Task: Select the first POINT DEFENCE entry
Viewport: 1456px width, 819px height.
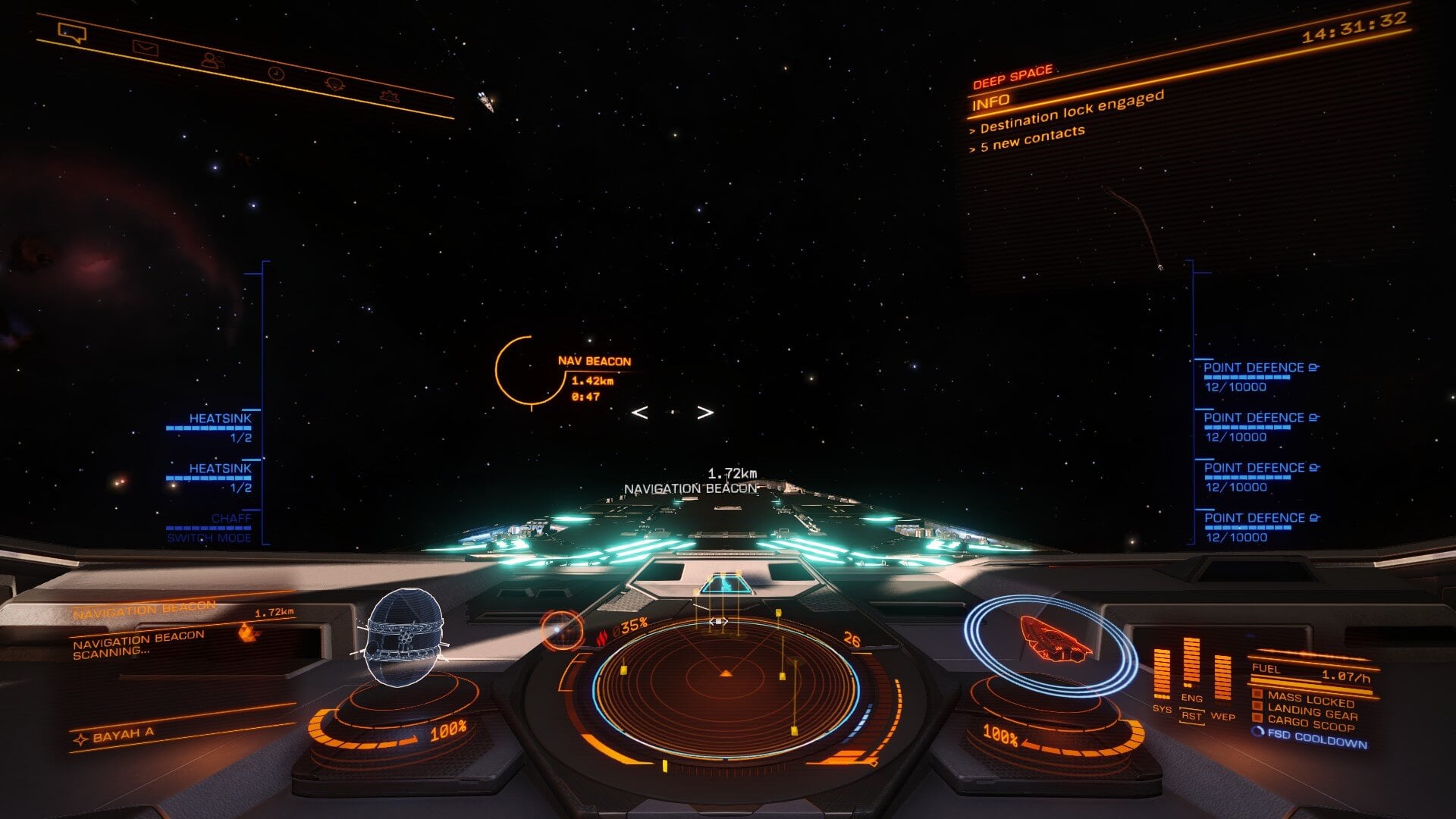Action: 1254,369
